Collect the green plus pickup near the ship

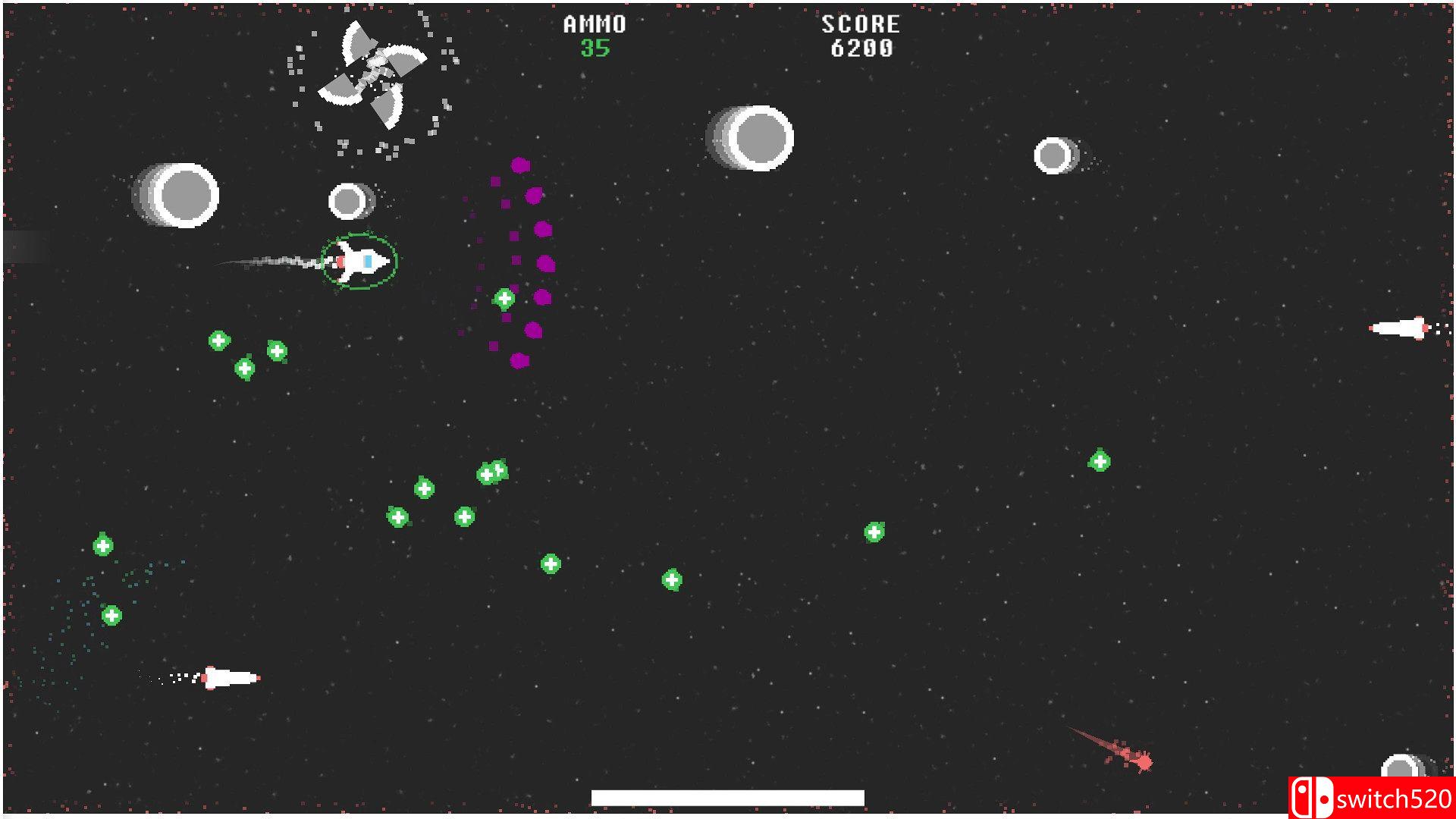tap(503, 299)
